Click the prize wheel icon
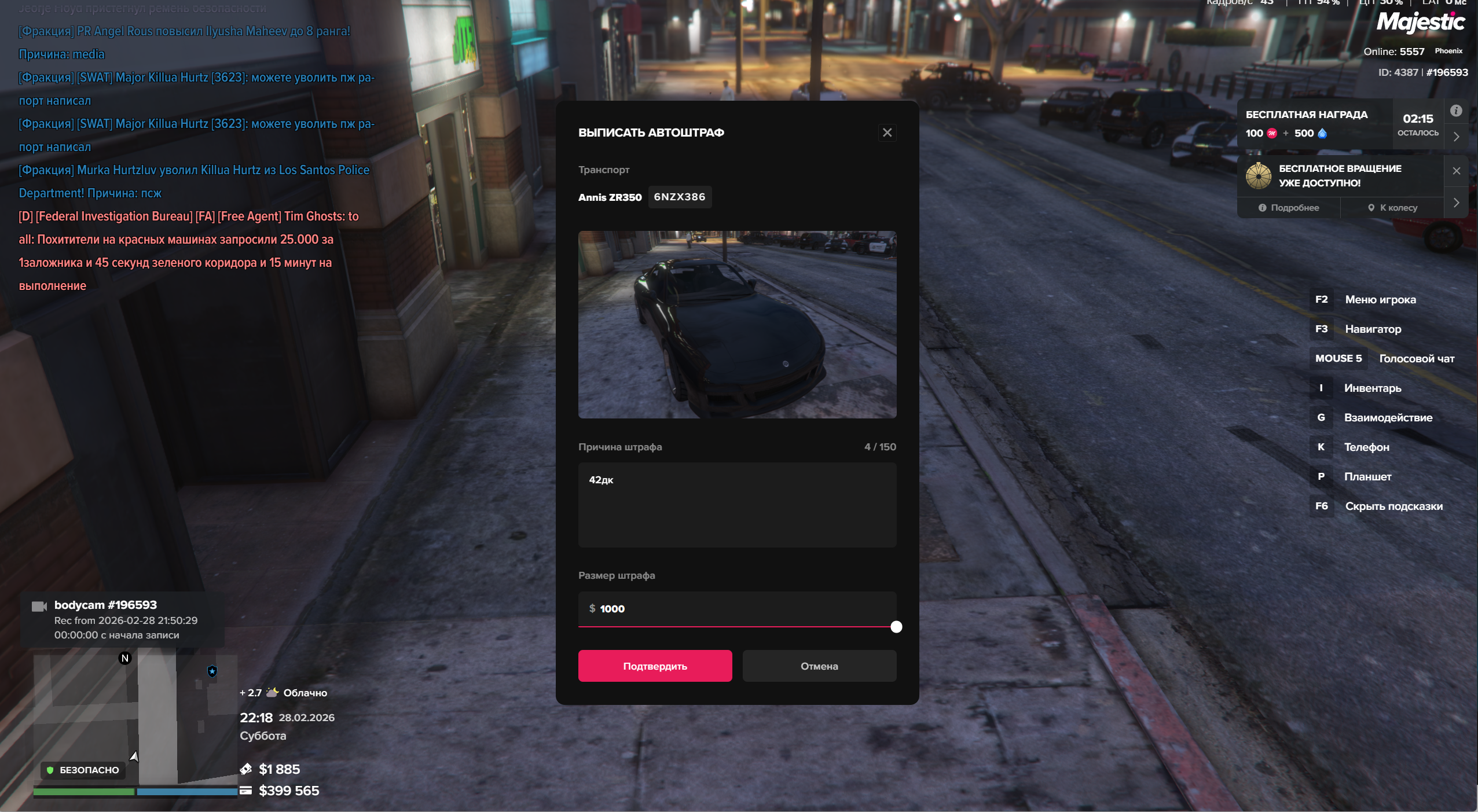 1258,176
